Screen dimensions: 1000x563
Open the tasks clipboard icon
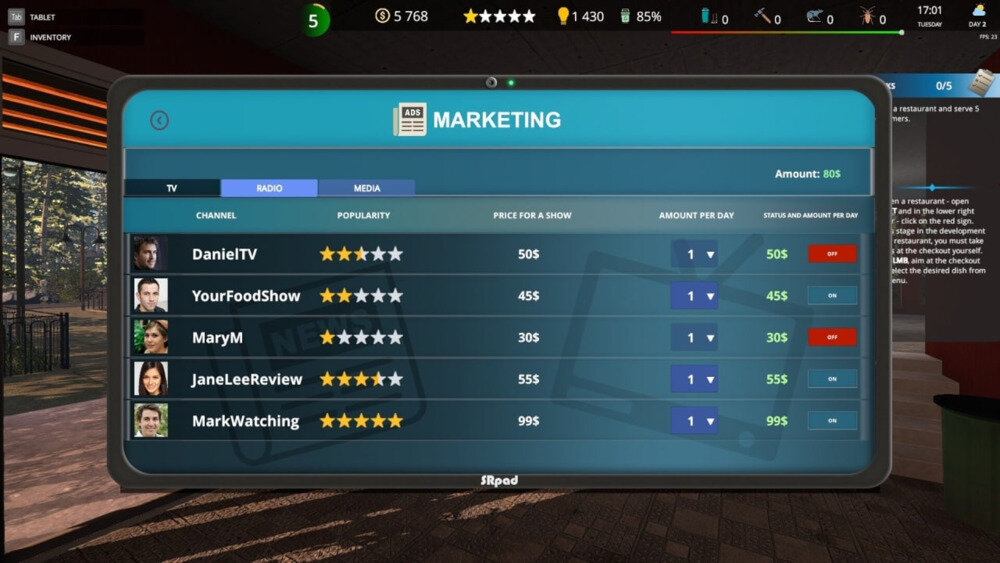point(981,83)
